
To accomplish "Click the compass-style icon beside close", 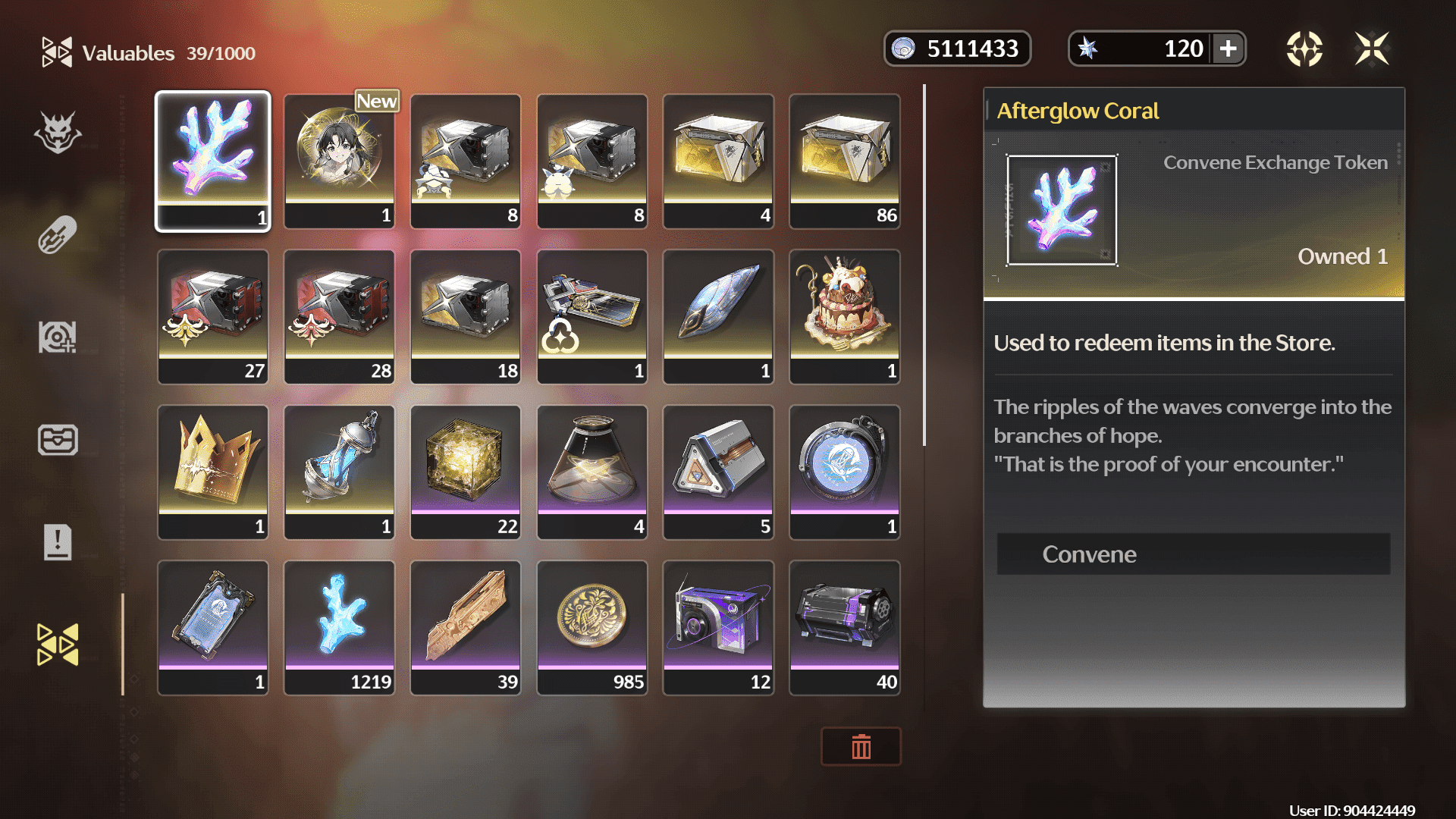I will point(1304,49).
